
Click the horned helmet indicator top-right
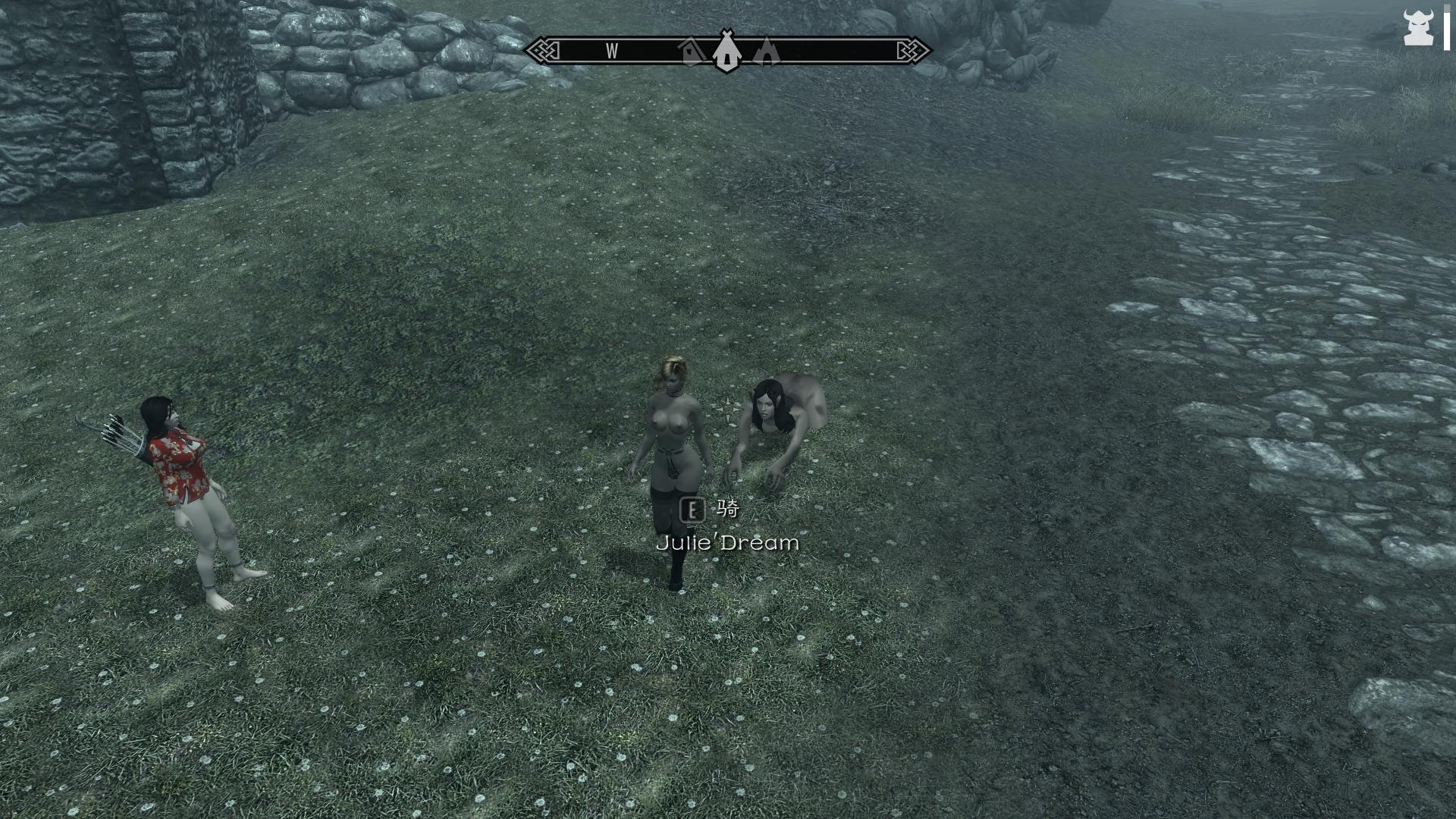coord(1418,27)
